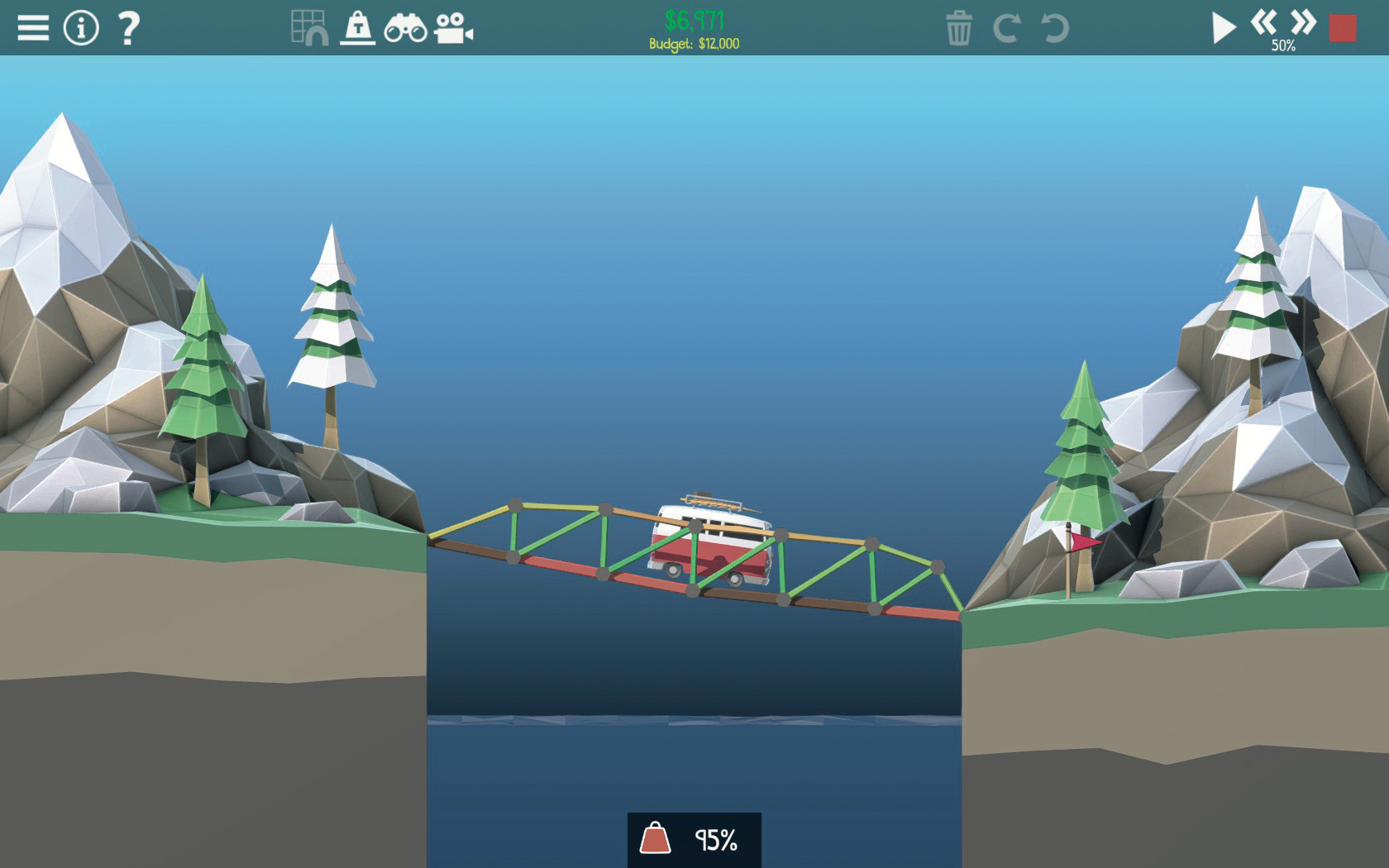
Task: Click the undo arrow icon
Action: click(x=1055, y=28)
